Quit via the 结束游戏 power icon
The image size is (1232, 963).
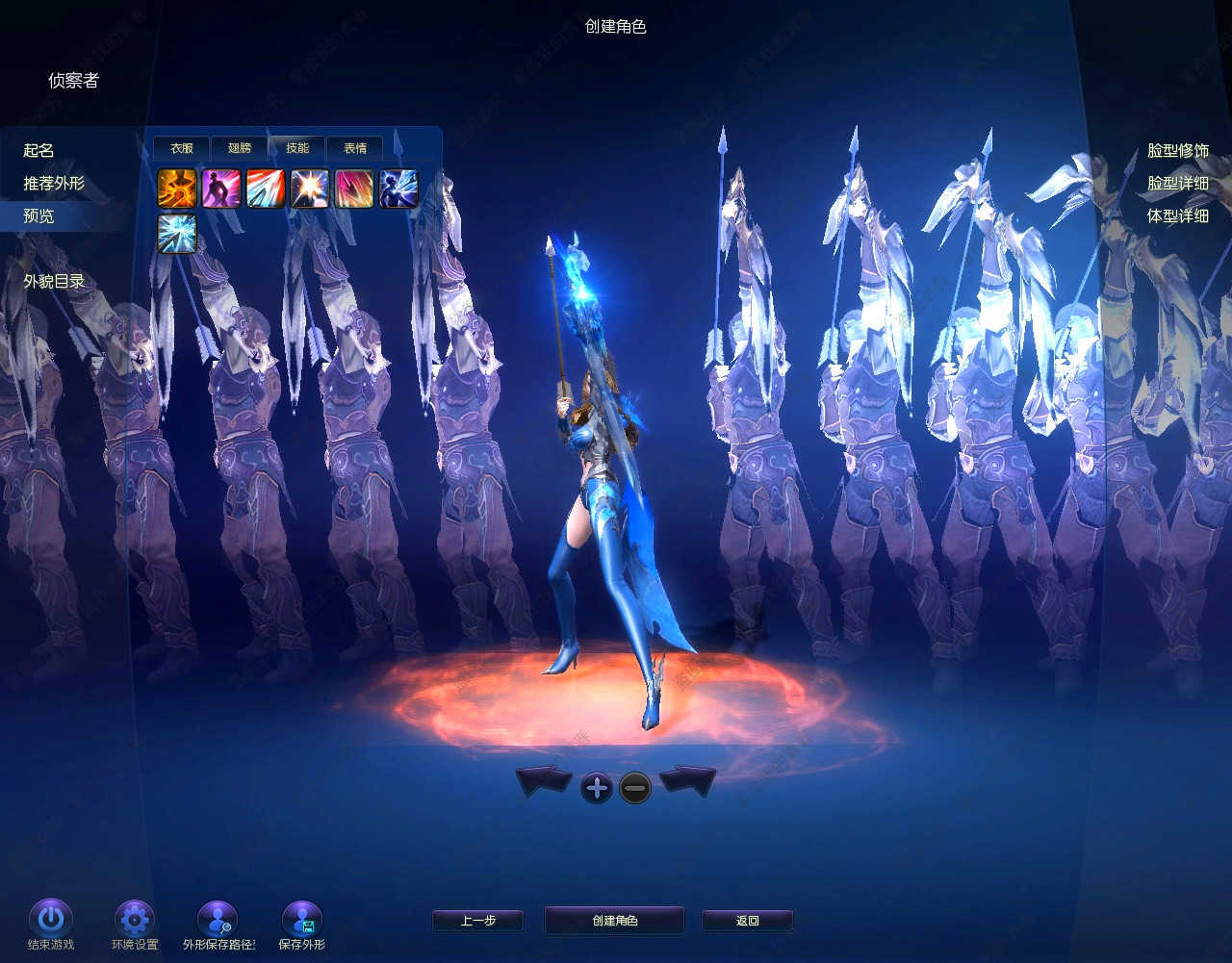[x=51, y=919]
